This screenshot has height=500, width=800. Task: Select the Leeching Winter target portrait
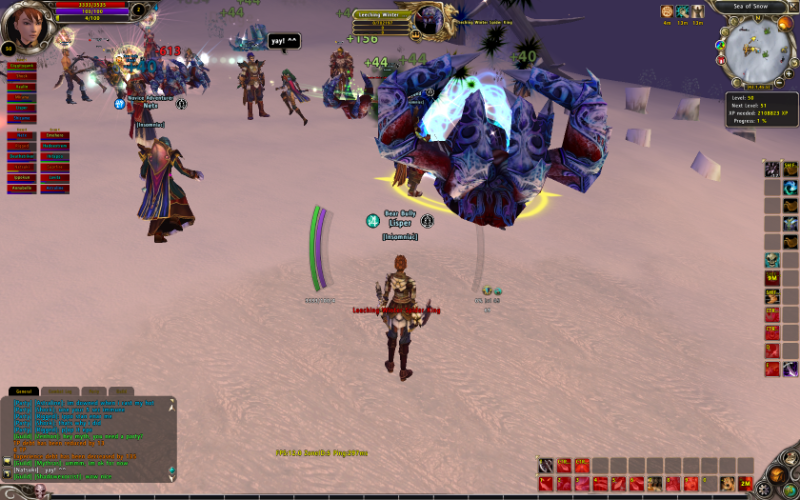click(x=431, y=19)
